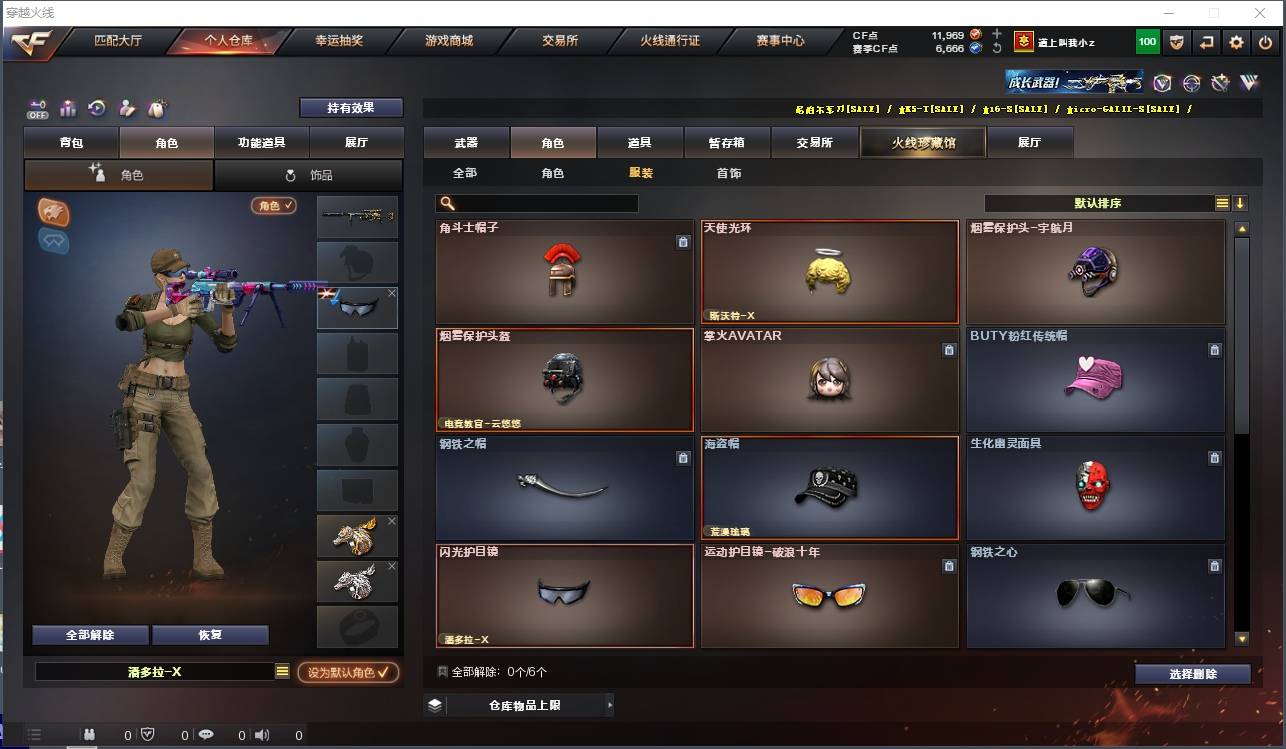The width and height of the screenshot is (1286, 749).
Task: Click the list-view icon beside 默认排序
Action: coord(1222,202)
